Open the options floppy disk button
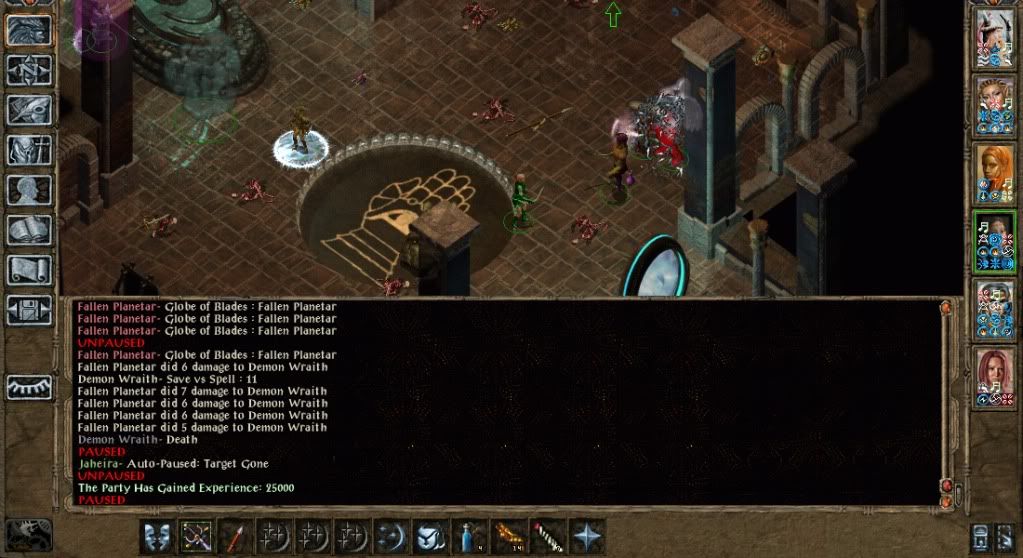The height and width of the screenshot is (558, 1023). pyautogui.click(x=29, y=309)
